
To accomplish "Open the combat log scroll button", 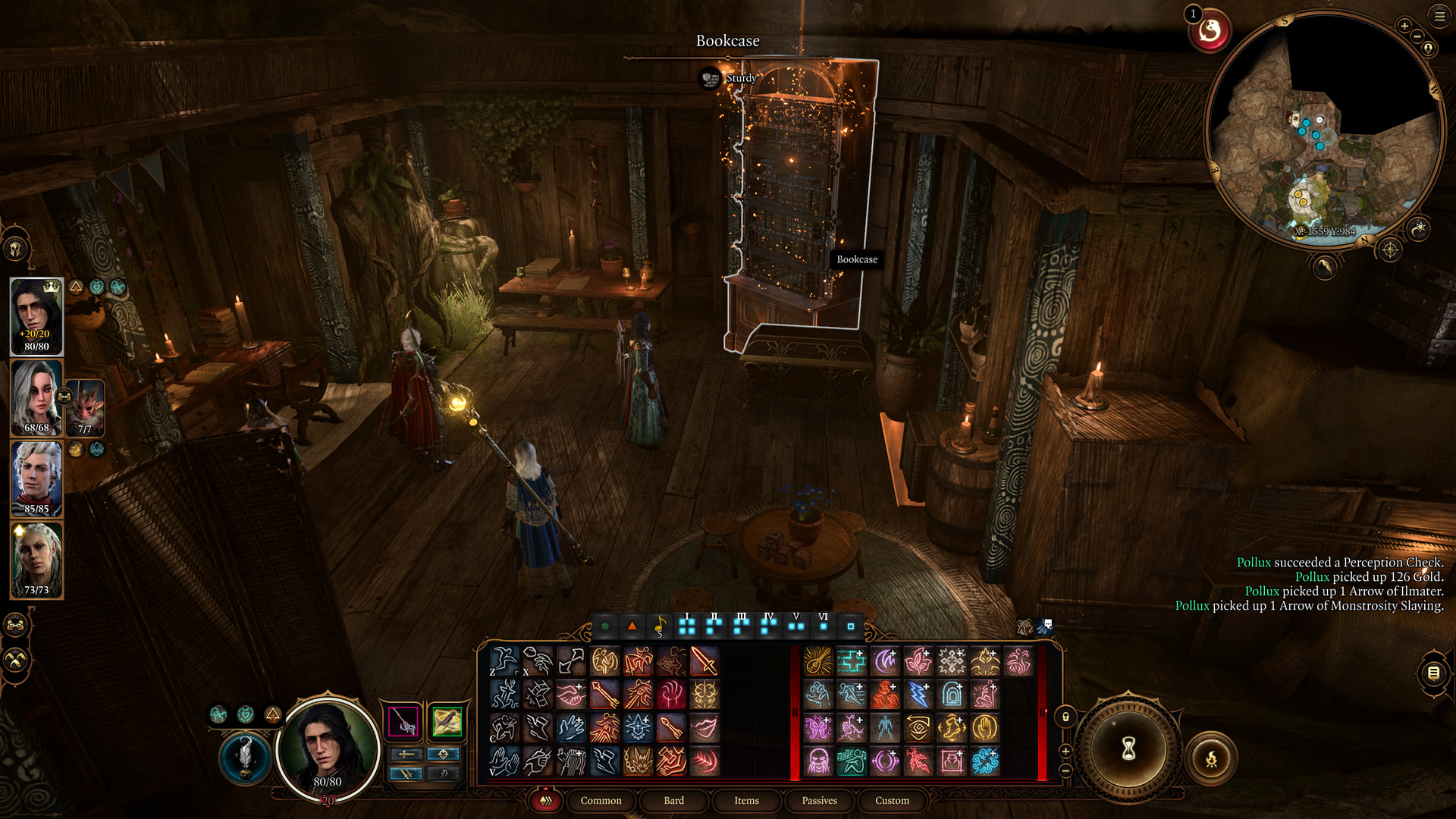I will 1433,673.
